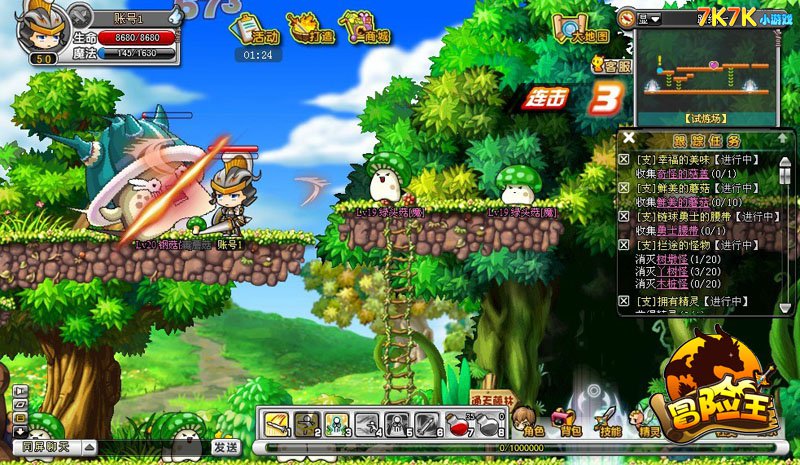This screenshot has width=800, height=465.
Task: Toggle the 链球勇士的腰带 quest checkbox
Action: [x=625, y=216]
